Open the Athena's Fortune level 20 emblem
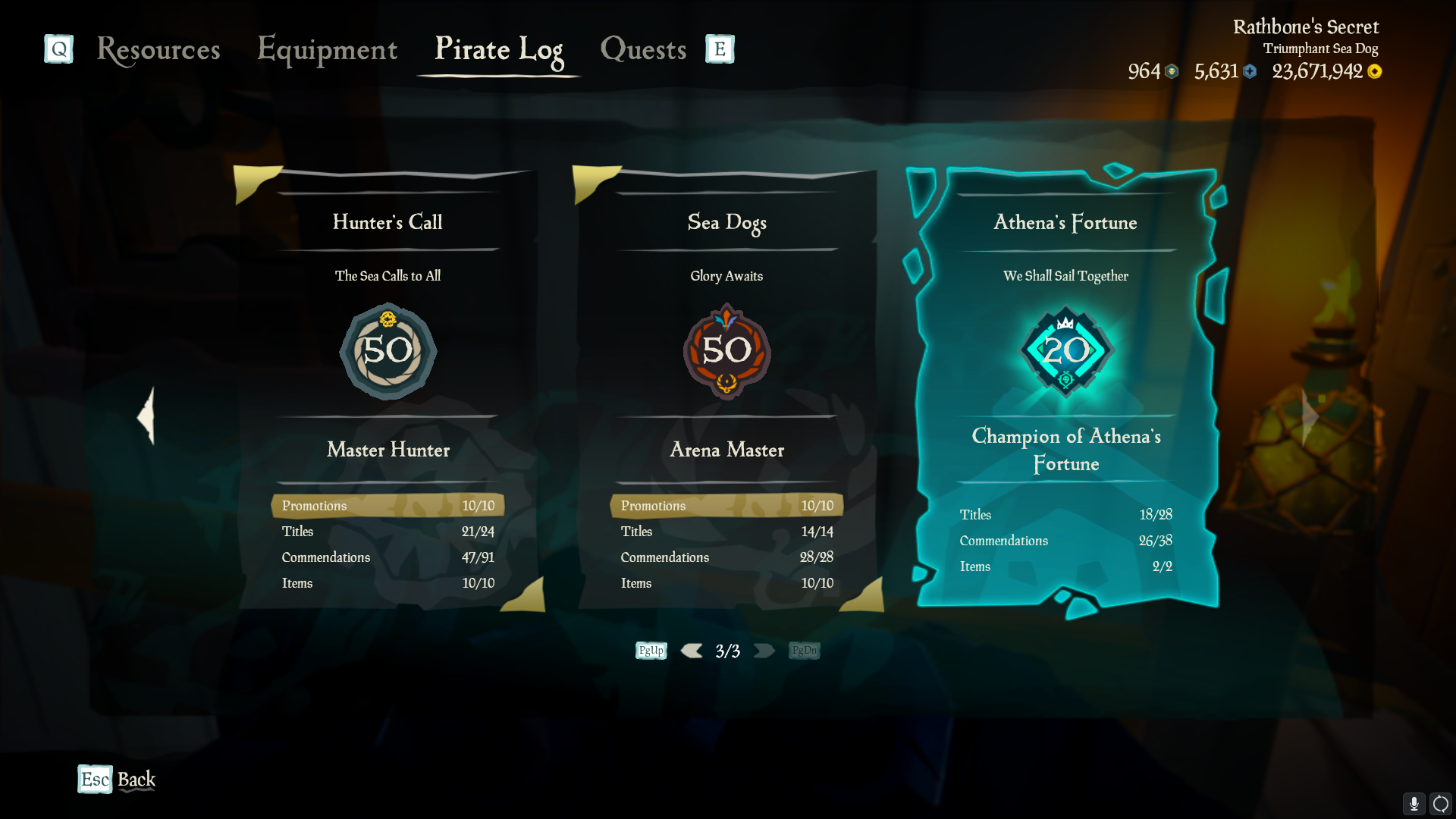Image resolution: width=1456 pixels, height=819 pixels. 1066,351
